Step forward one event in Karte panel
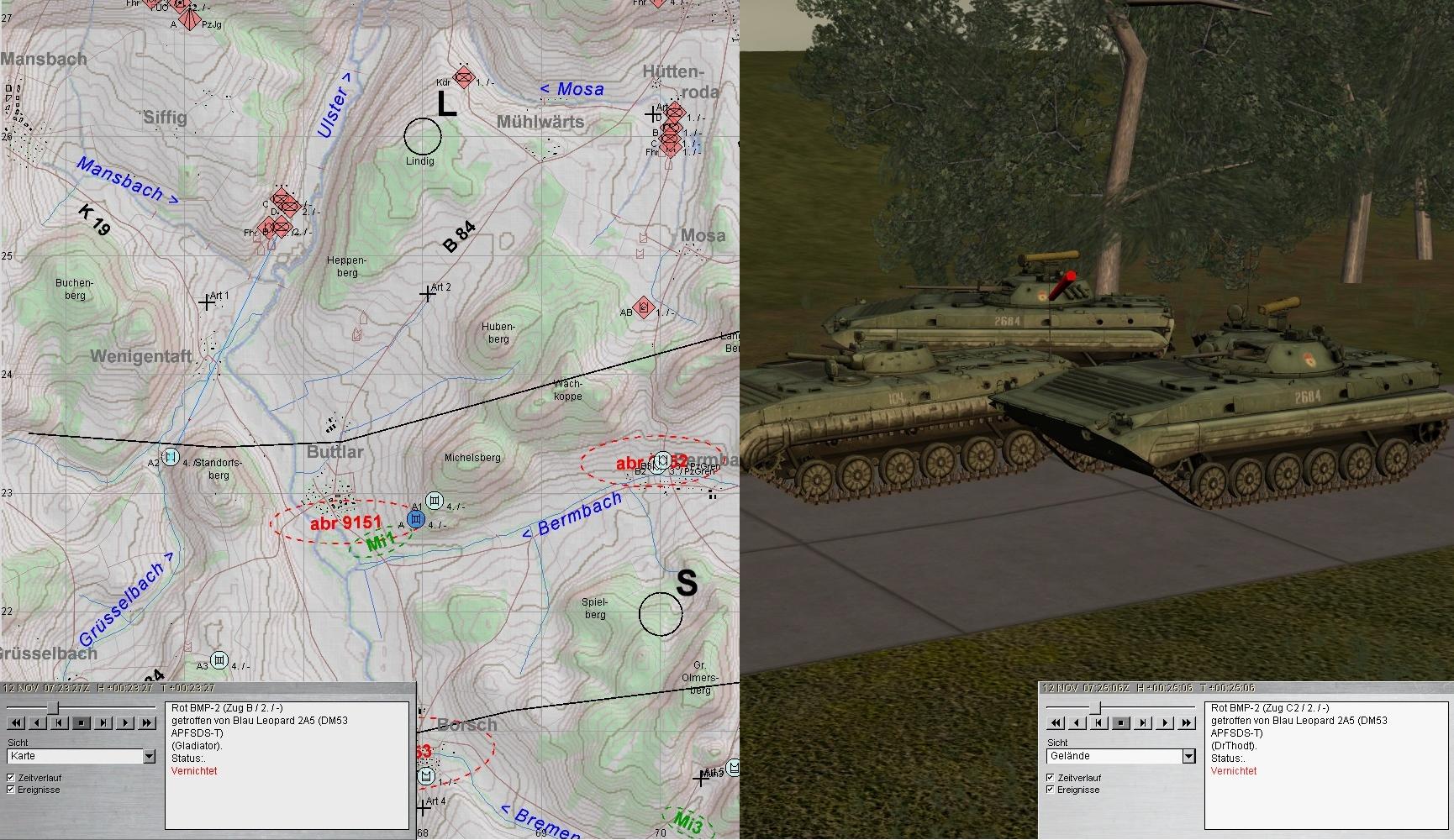The height and width of the screenshot is (840, 1454). click(103, 722)
